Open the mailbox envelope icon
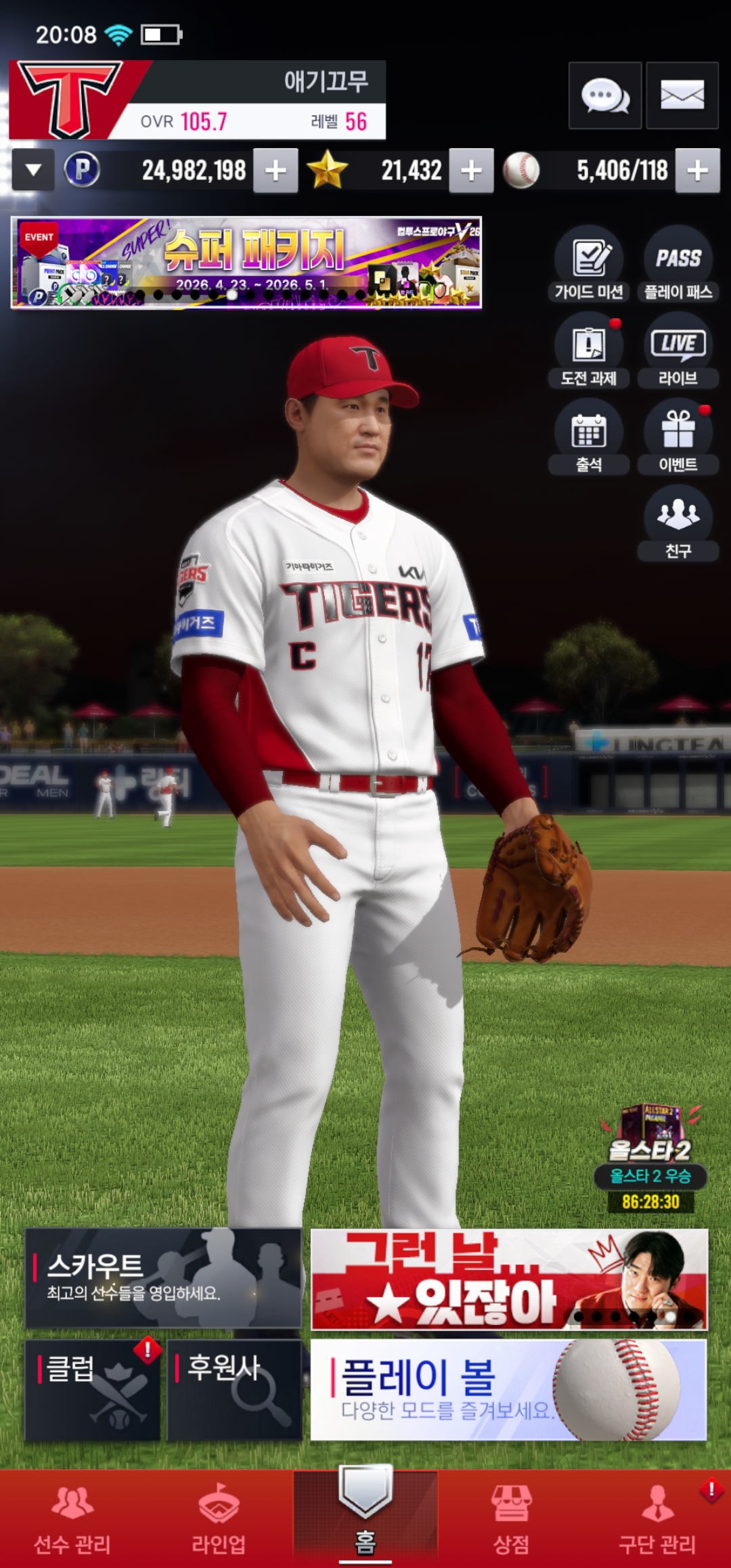The image size is (731, 1568). click(x=682, y=95)
